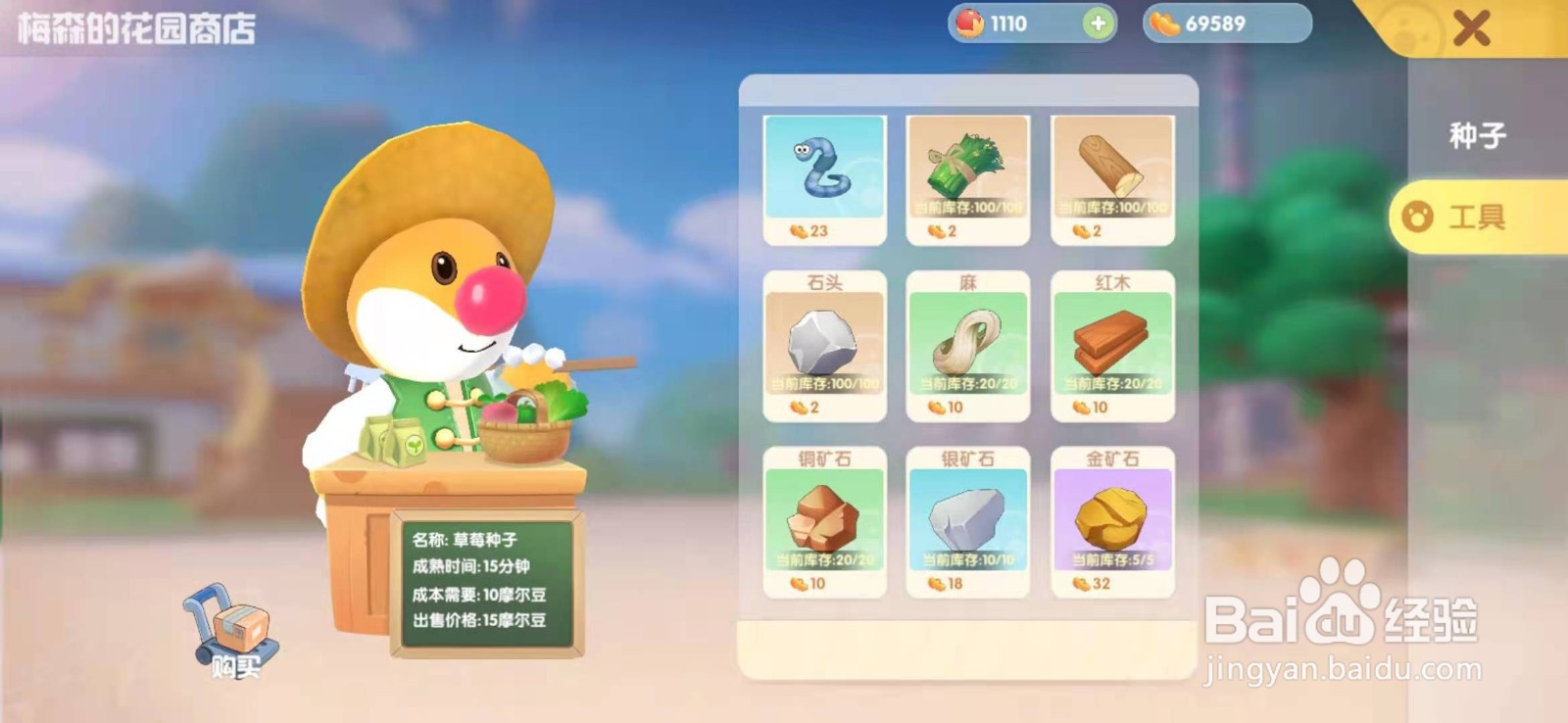
Task: Tap the strawberry seed info chalkboard
Action: tap(487, 583)
